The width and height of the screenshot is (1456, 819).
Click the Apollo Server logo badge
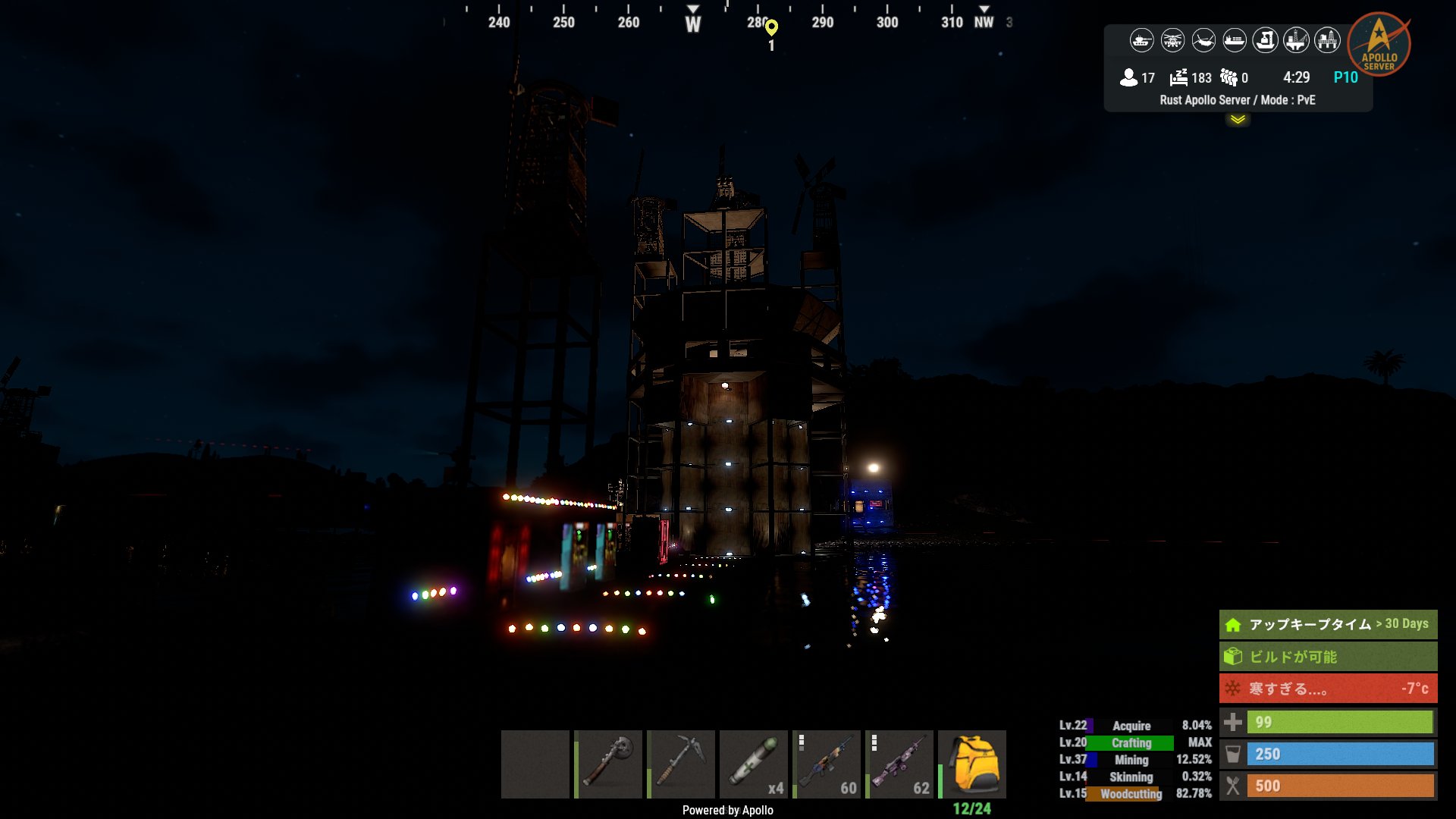1379,44
